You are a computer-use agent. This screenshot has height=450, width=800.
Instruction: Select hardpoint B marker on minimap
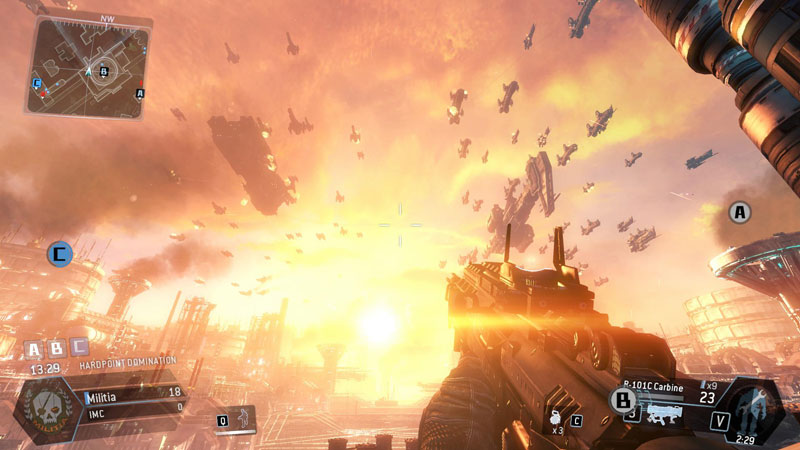103,71
